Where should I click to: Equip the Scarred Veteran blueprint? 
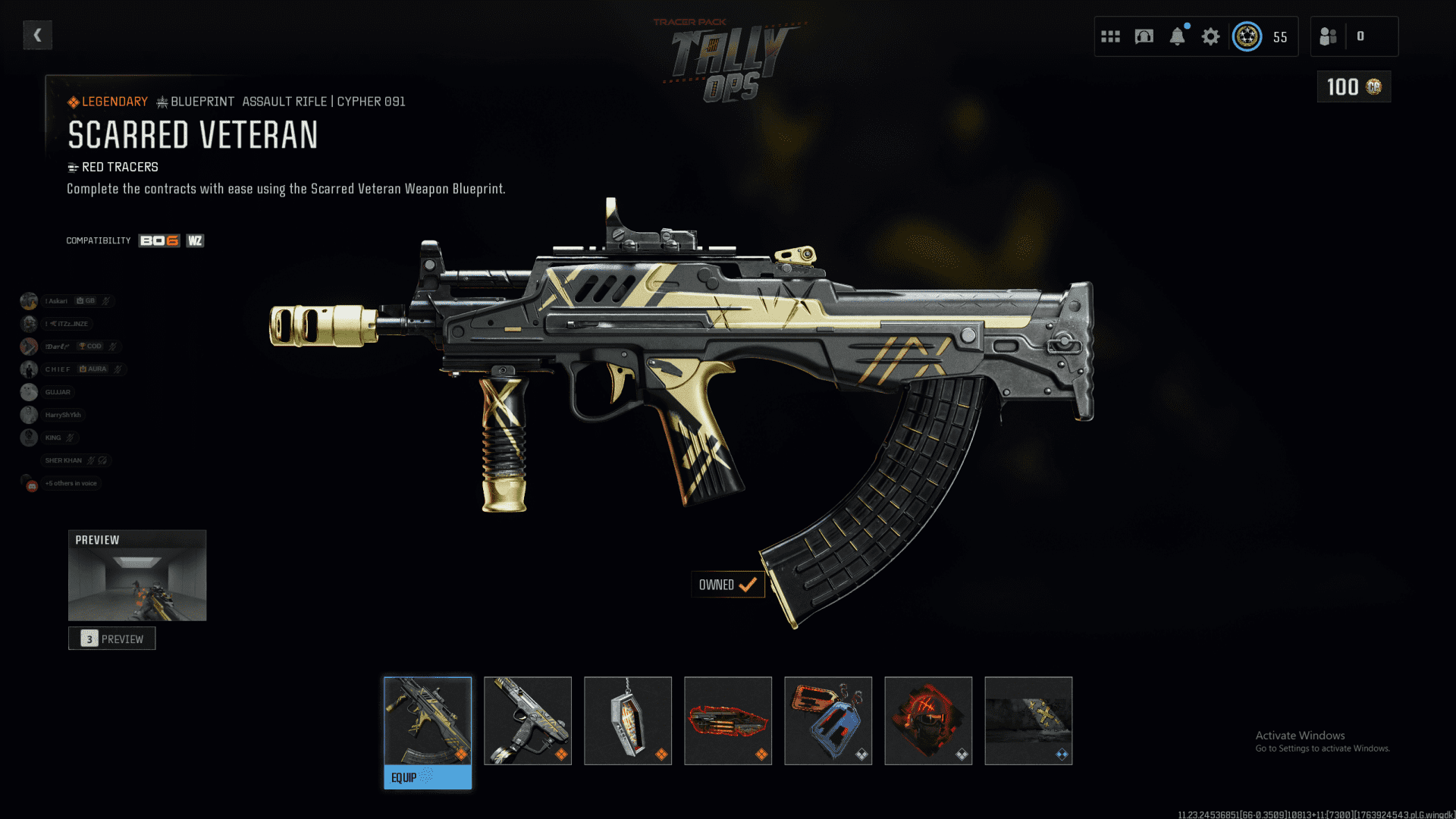tap(428, 777)
